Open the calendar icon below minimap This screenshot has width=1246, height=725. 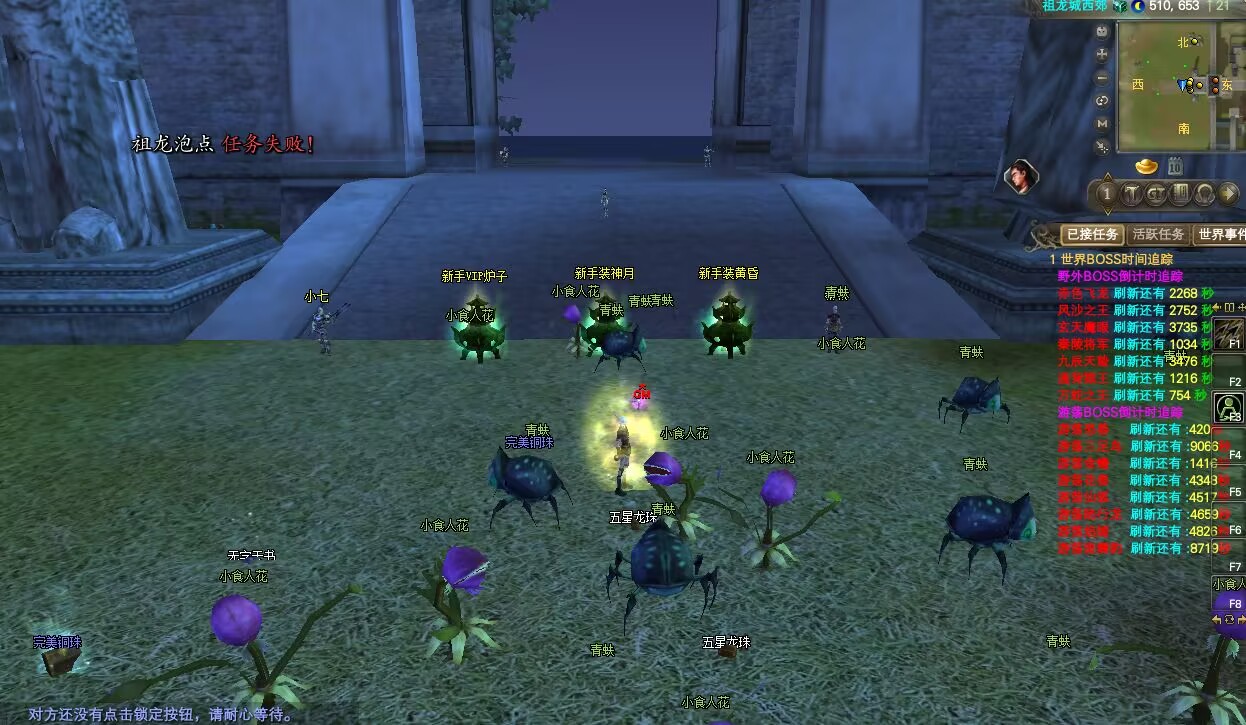coord(1175,166)
